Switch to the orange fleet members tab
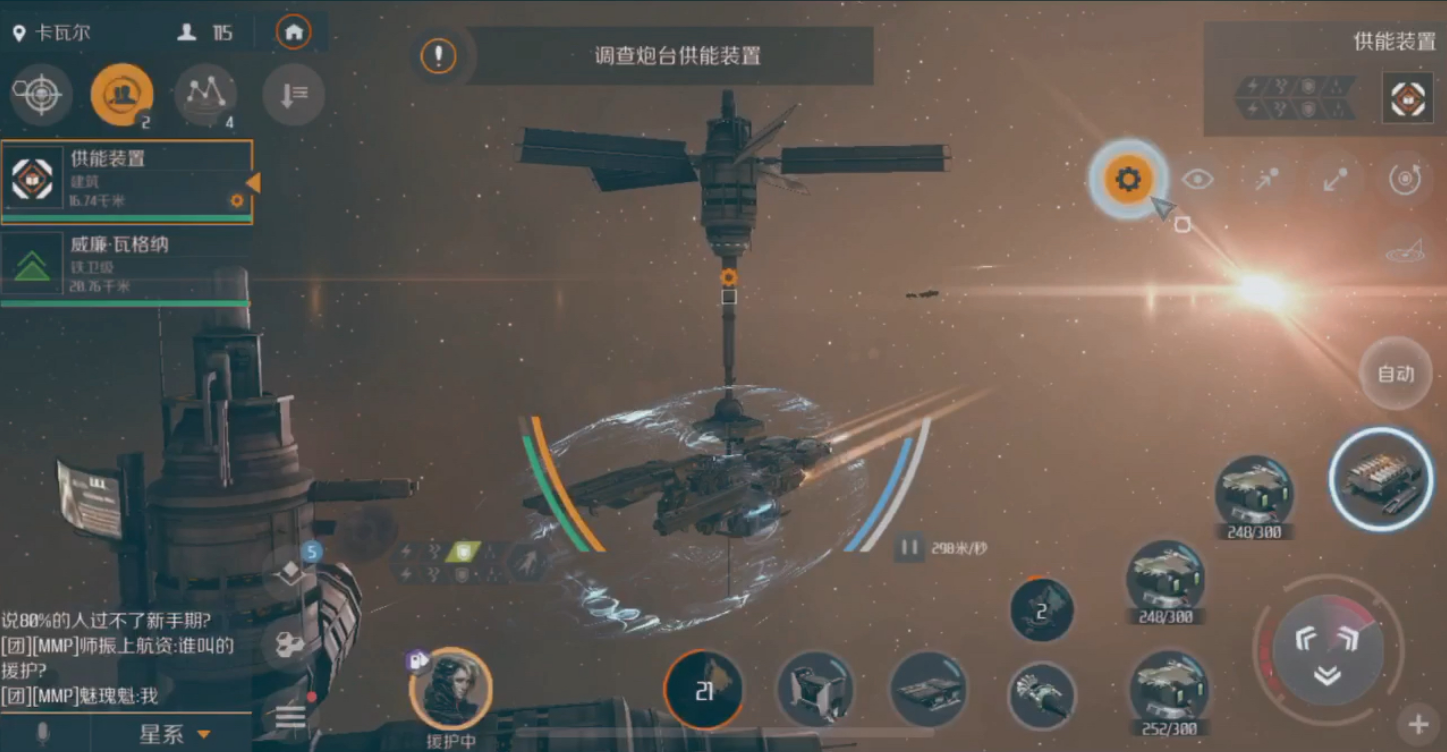Viewport: 1447px width, 752px height. 122,95
